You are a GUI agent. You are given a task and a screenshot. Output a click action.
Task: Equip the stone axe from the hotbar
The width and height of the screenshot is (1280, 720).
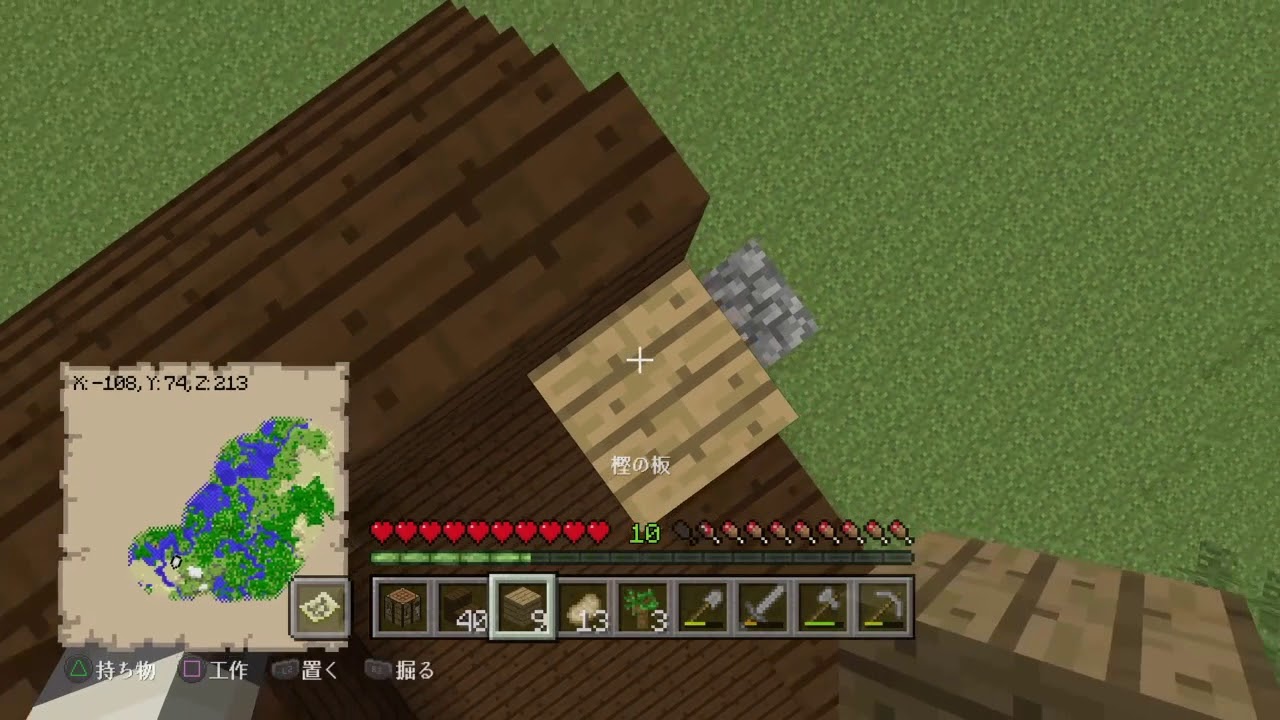823,605
